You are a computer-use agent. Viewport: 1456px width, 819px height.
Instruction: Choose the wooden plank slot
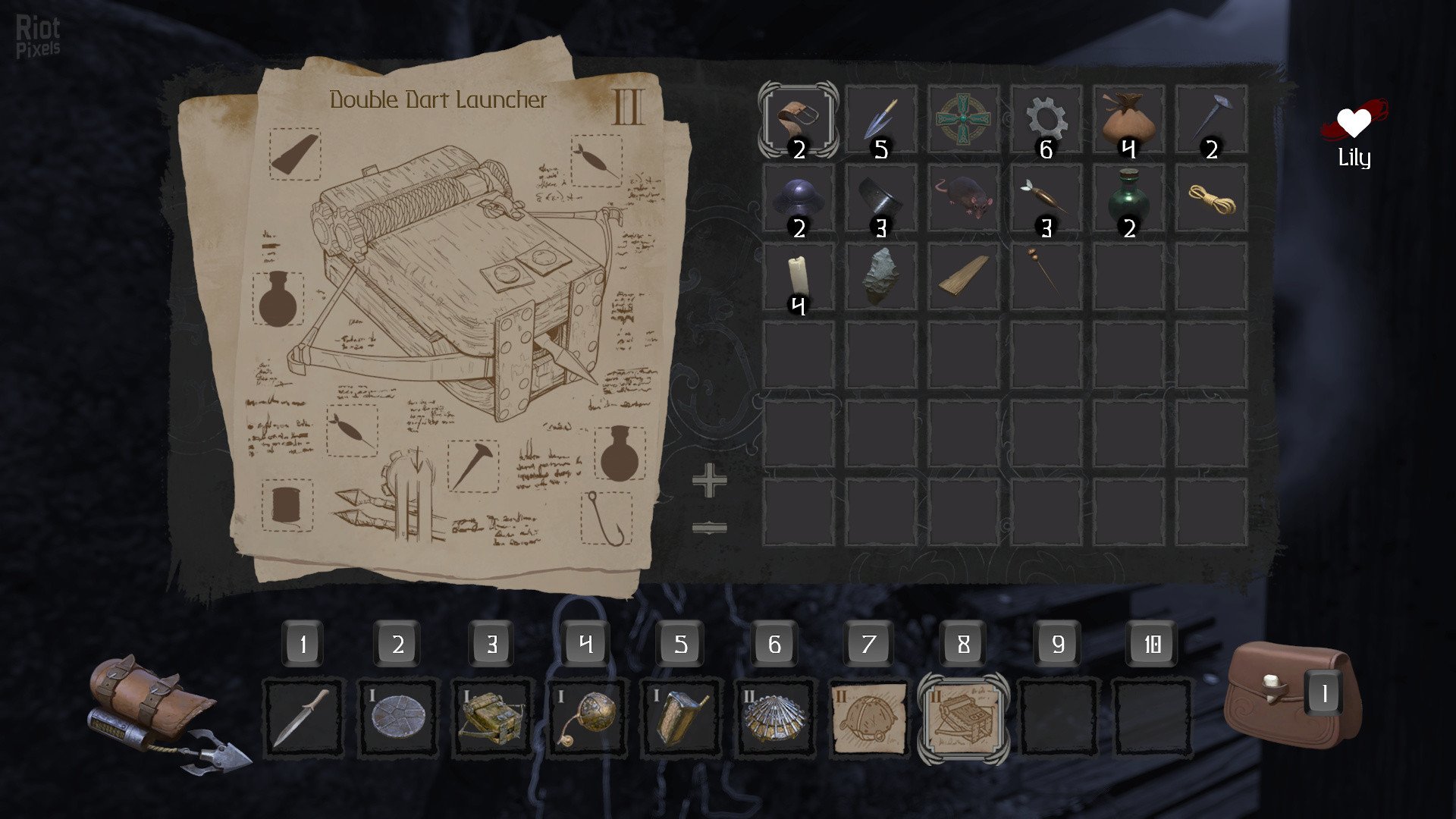[963, 277]
